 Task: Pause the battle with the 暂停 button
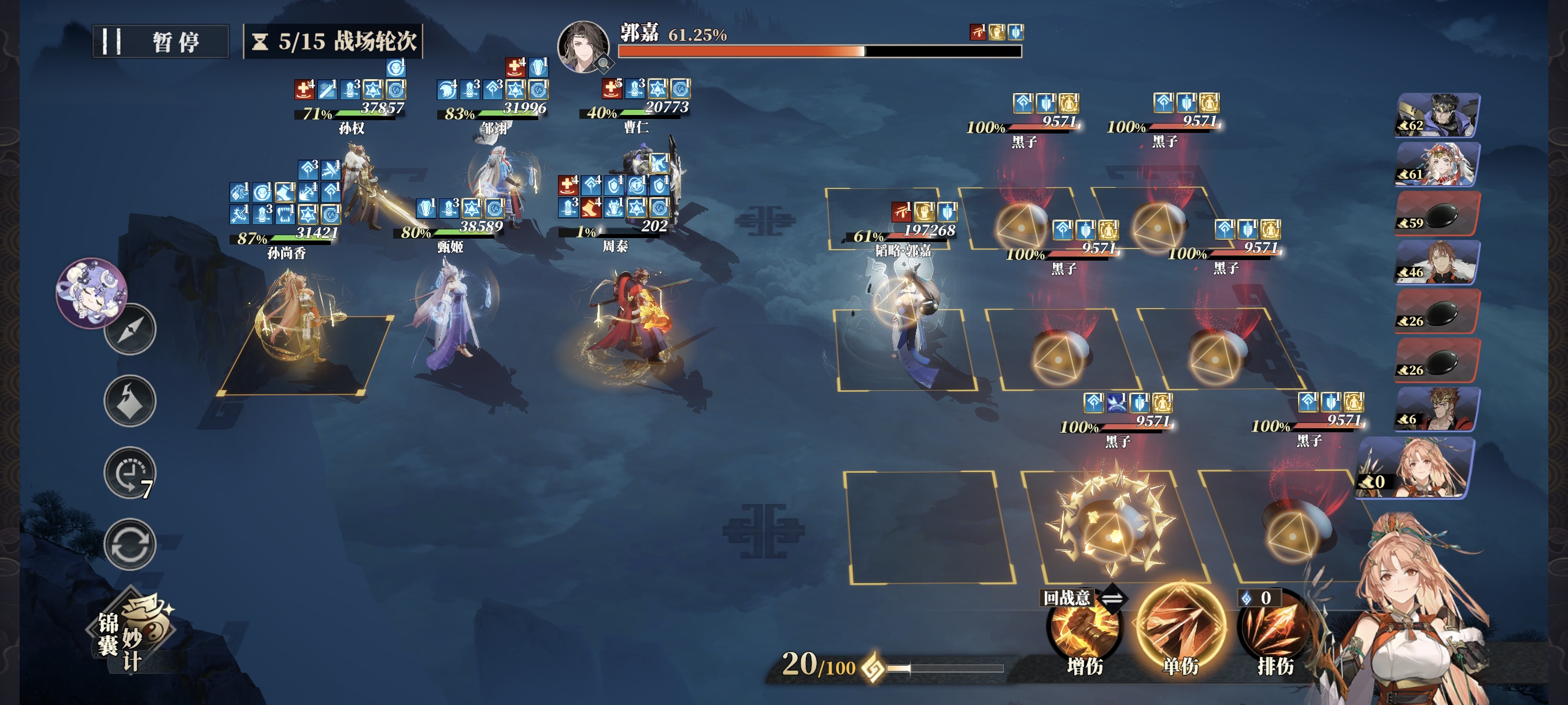tap(160, 42)
